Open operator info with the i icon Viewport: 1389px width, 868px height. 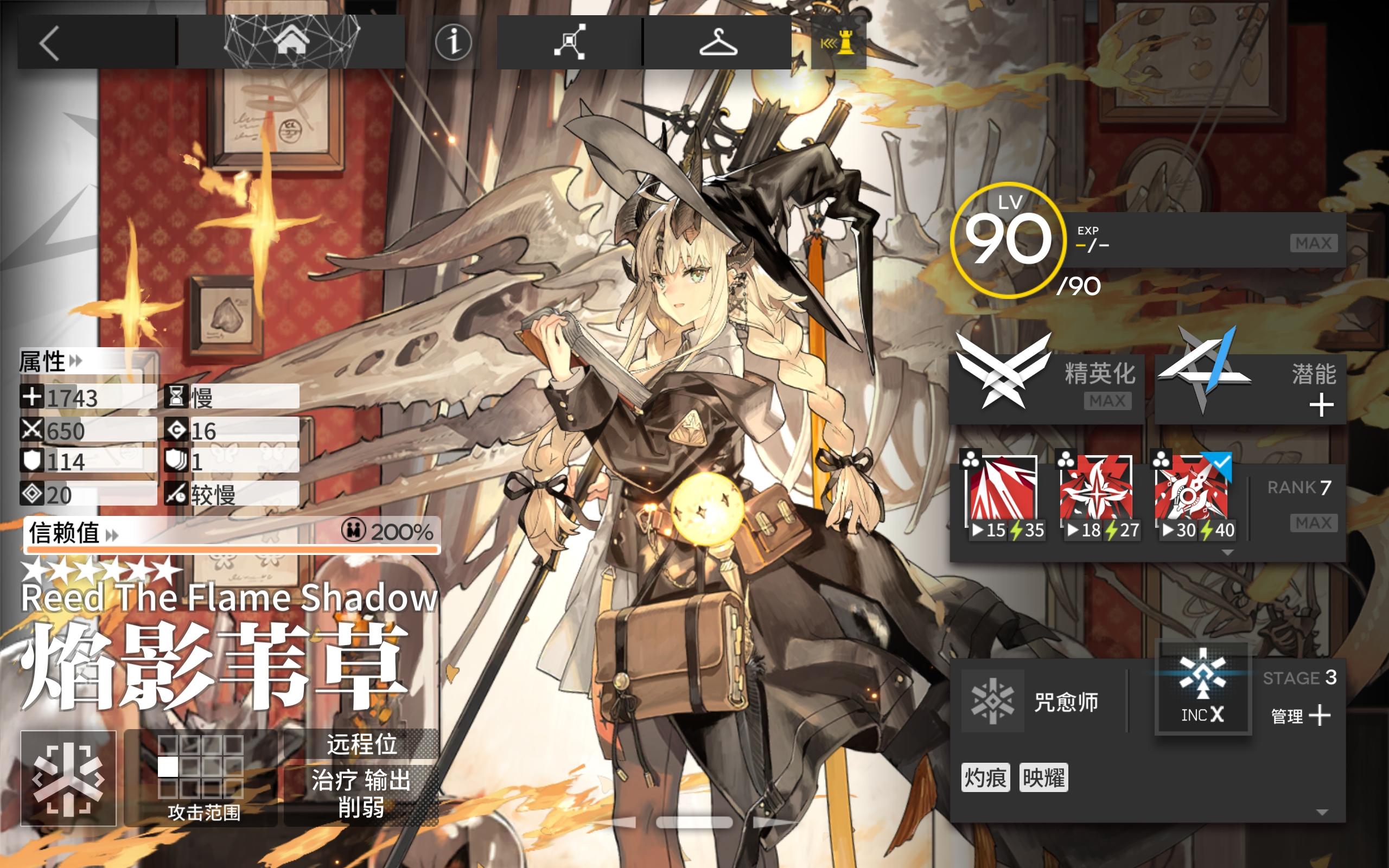point(453,43)
